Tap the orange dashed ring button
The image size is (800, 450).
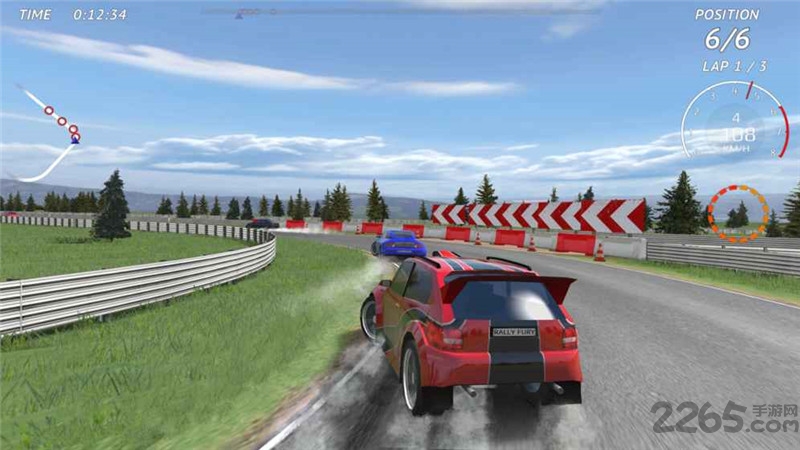(x=738, y=212)
